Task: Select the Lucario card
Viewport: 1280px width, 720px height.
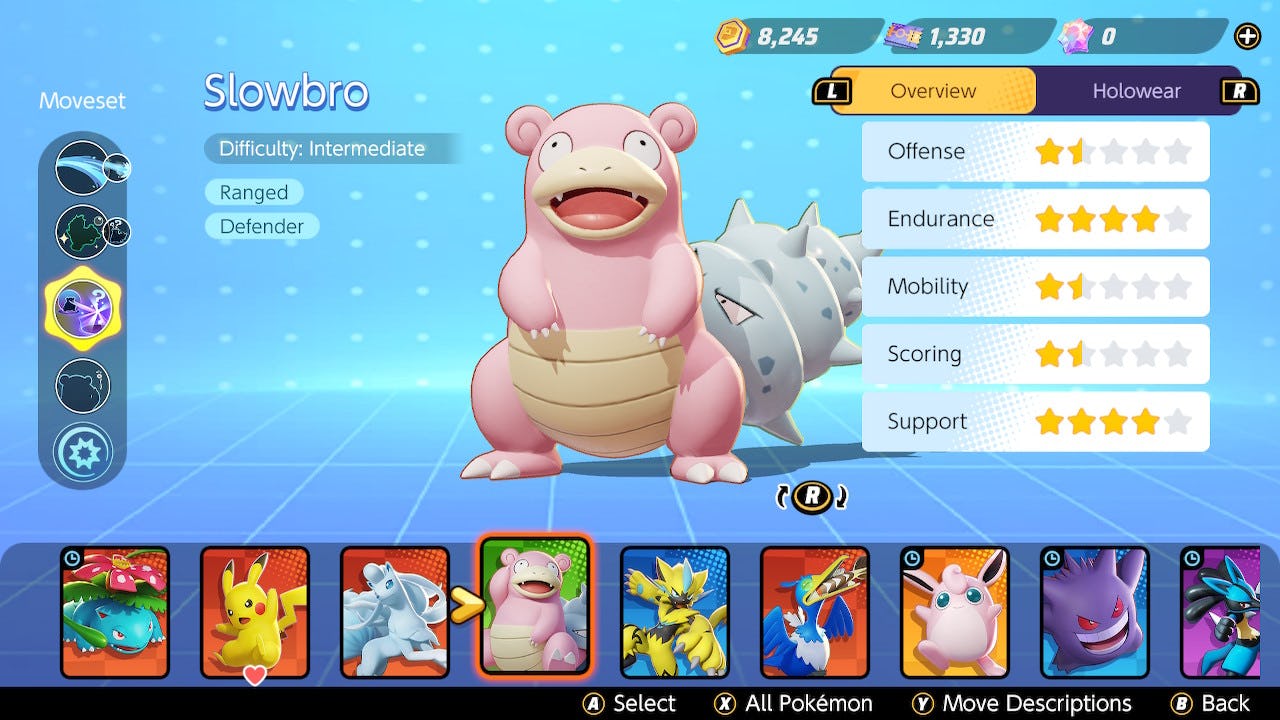Action: coord(1220,611)
